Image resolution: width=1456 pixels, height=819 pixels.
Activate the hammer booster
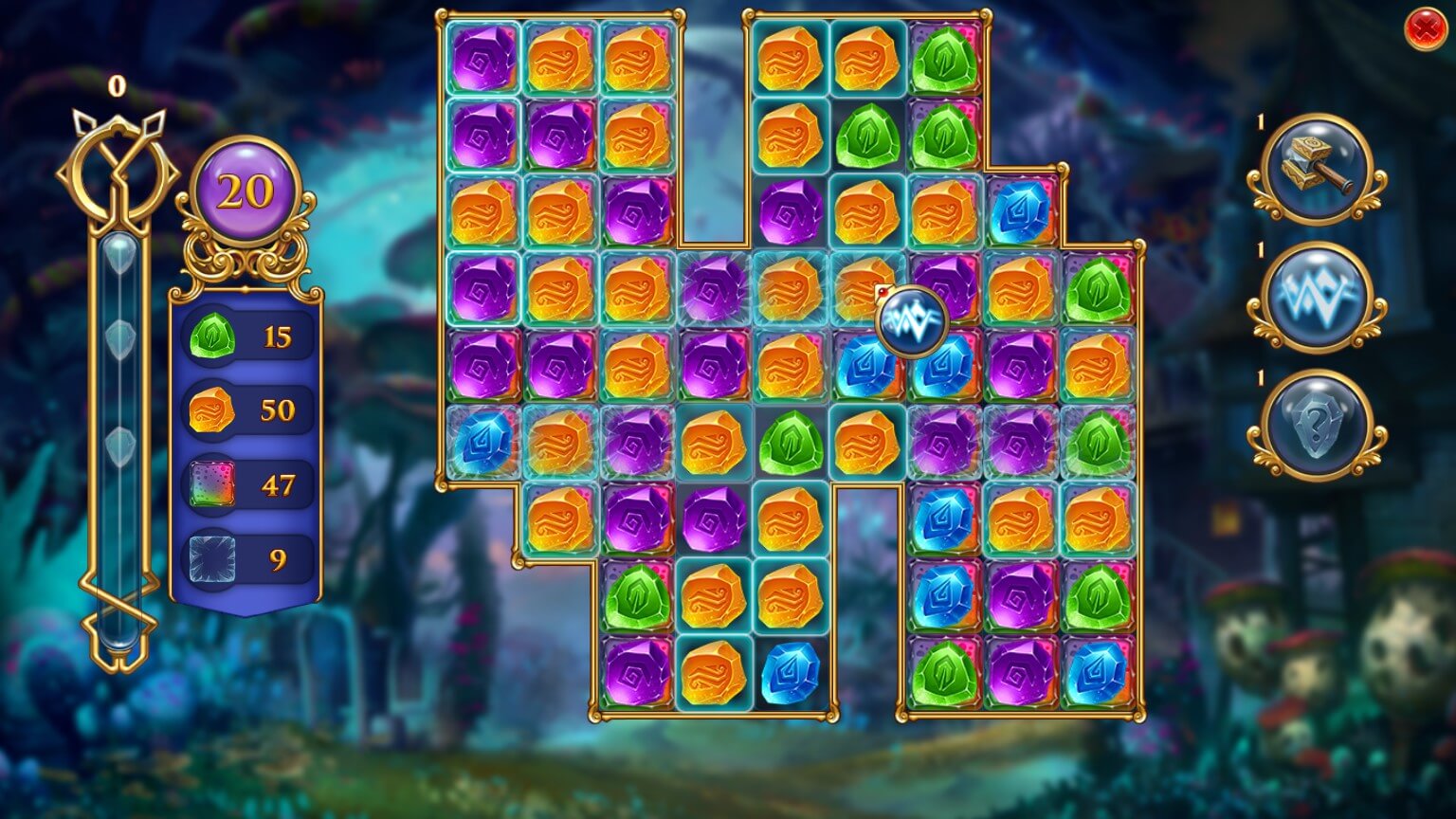[x=1317, y=169]
